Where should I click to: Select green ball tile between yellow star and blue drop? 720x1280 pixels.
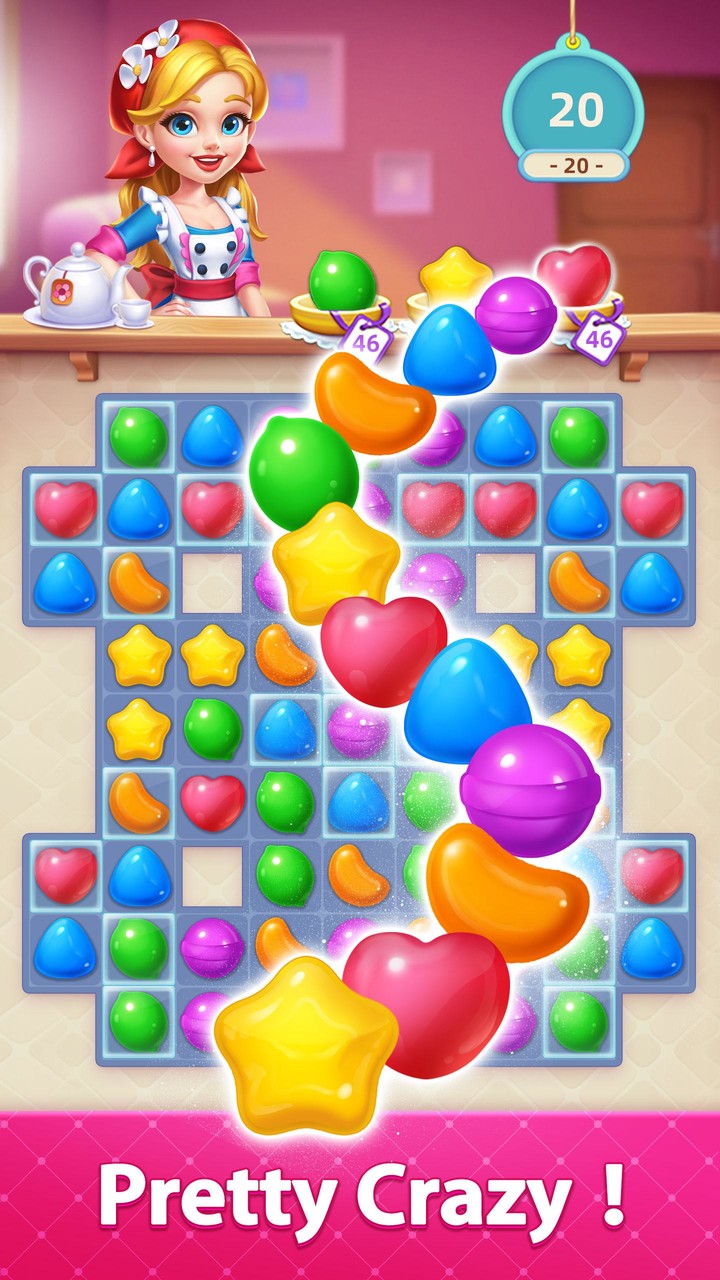pos(212,728)
